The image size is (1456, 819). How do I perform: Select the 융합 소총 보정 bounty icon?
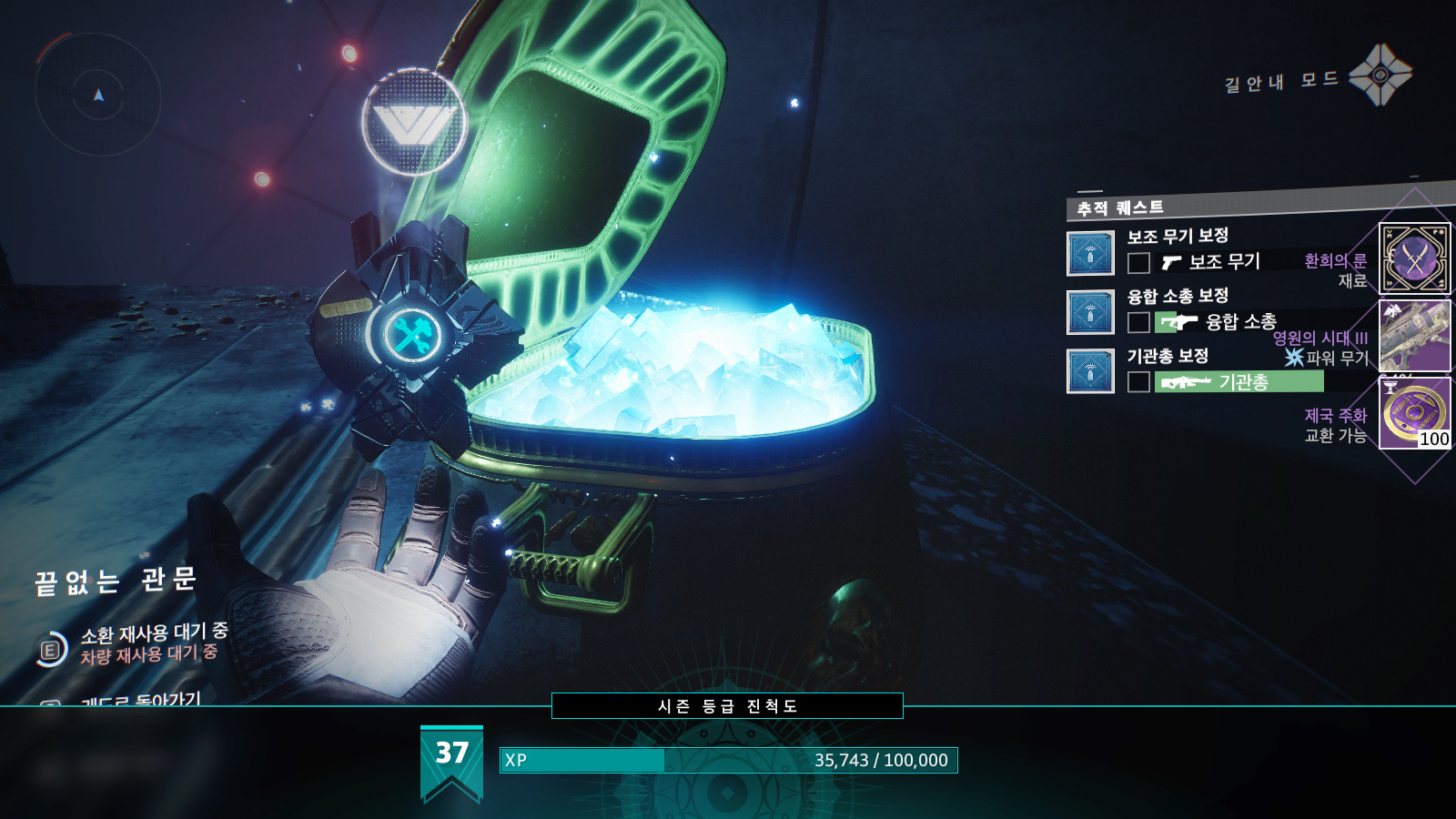click(1090, 312)
